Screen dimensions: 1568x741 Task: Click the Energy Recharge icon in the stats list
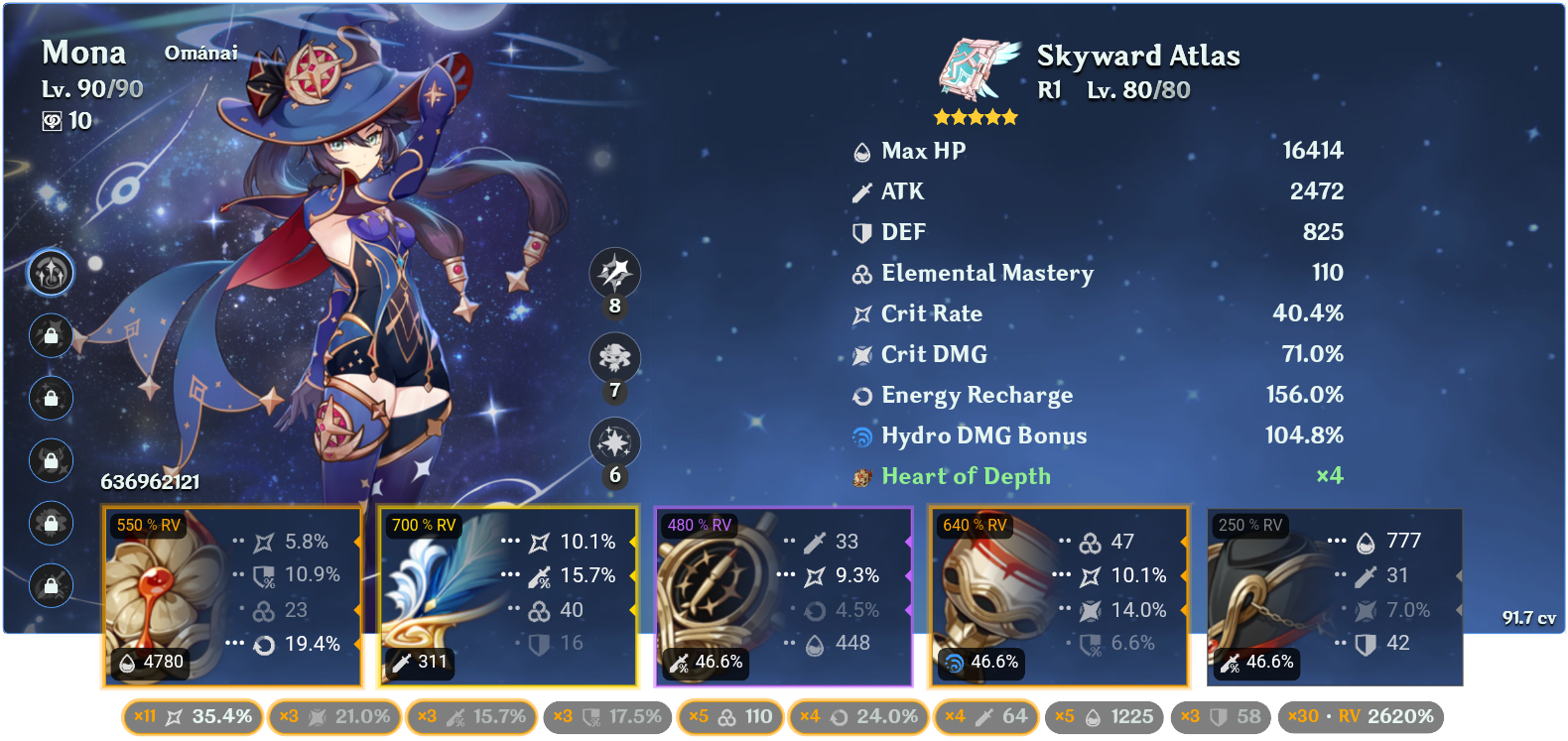859,394
